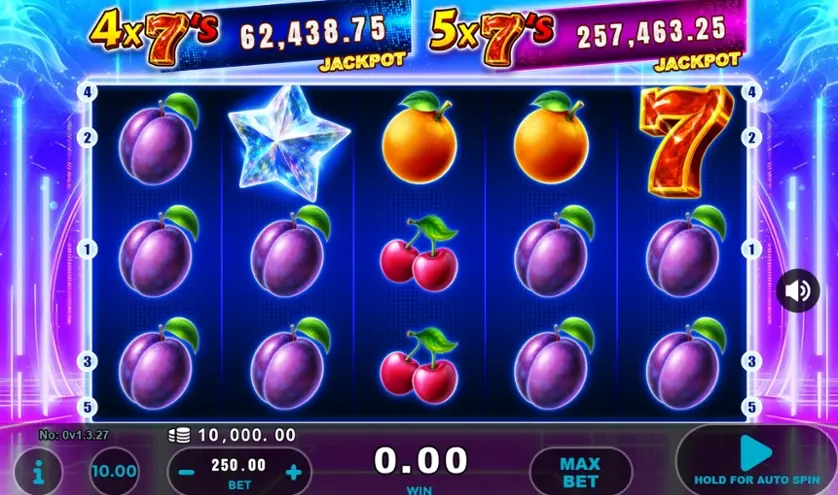
Task: Set the wager to Max Bet
Action: coord(580,471)
